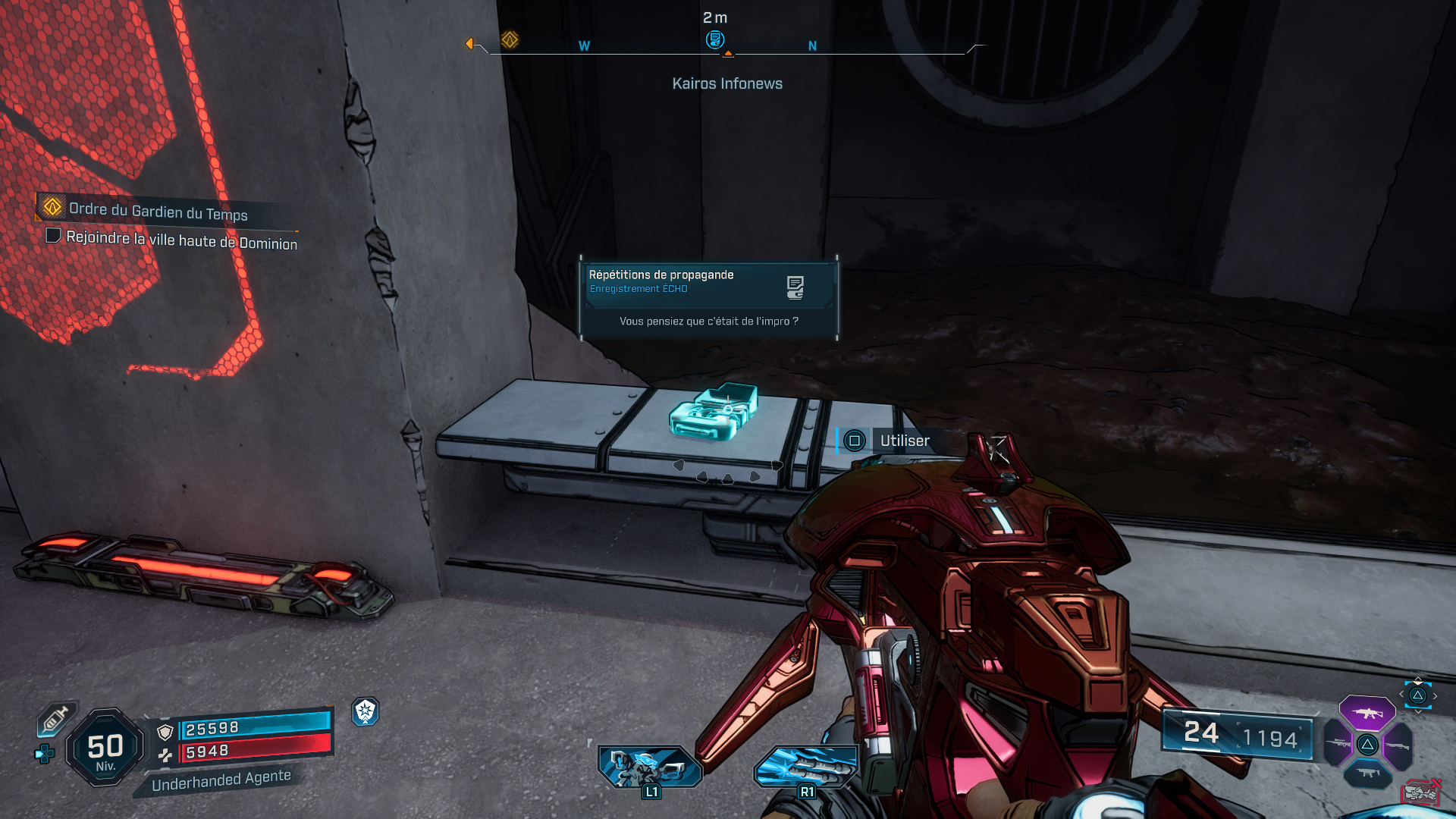Image resolution: width=1456 pixels, height=819 pixels.
Task: Click the ECHO marker on the compass
Action: pos(716,39)
